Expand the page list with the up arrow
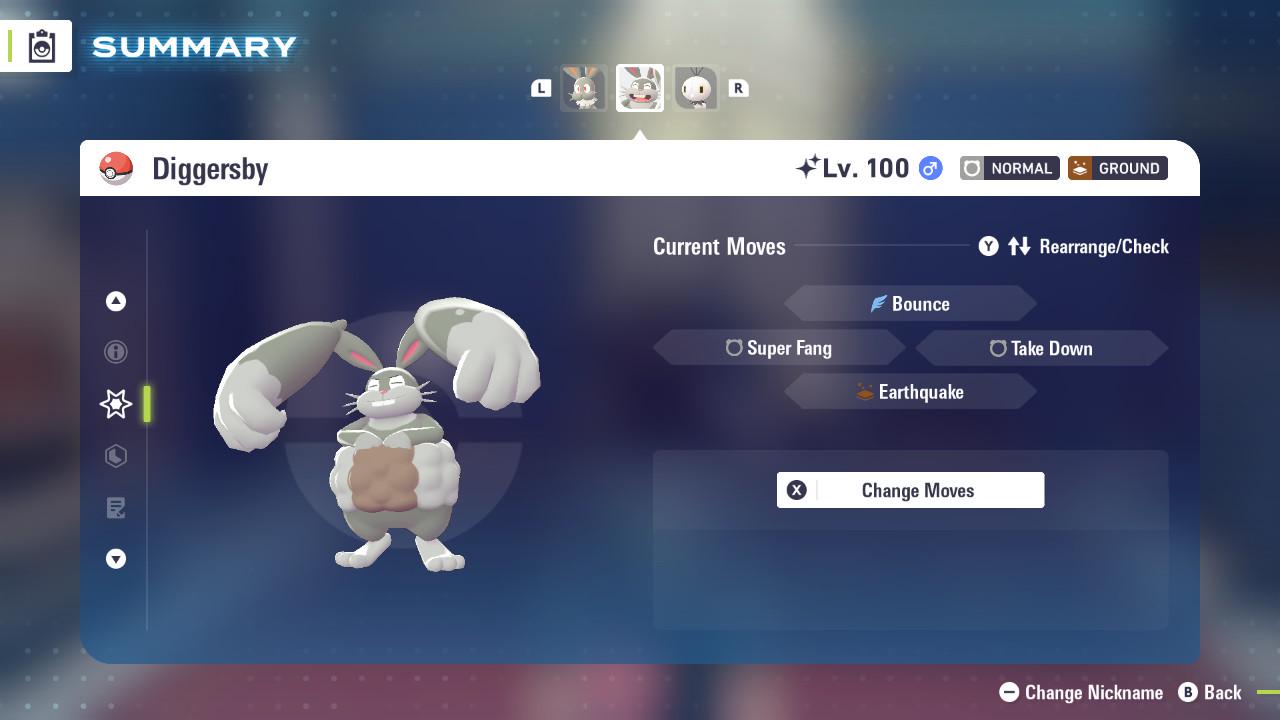 coord(116,301)
